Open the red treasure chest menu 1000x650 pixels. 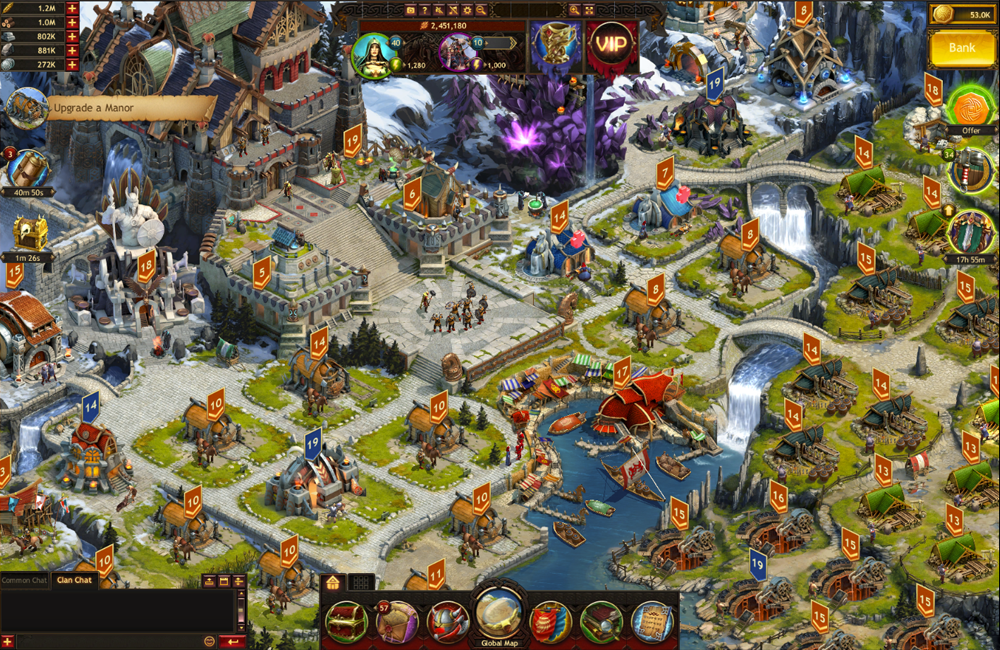346,621
